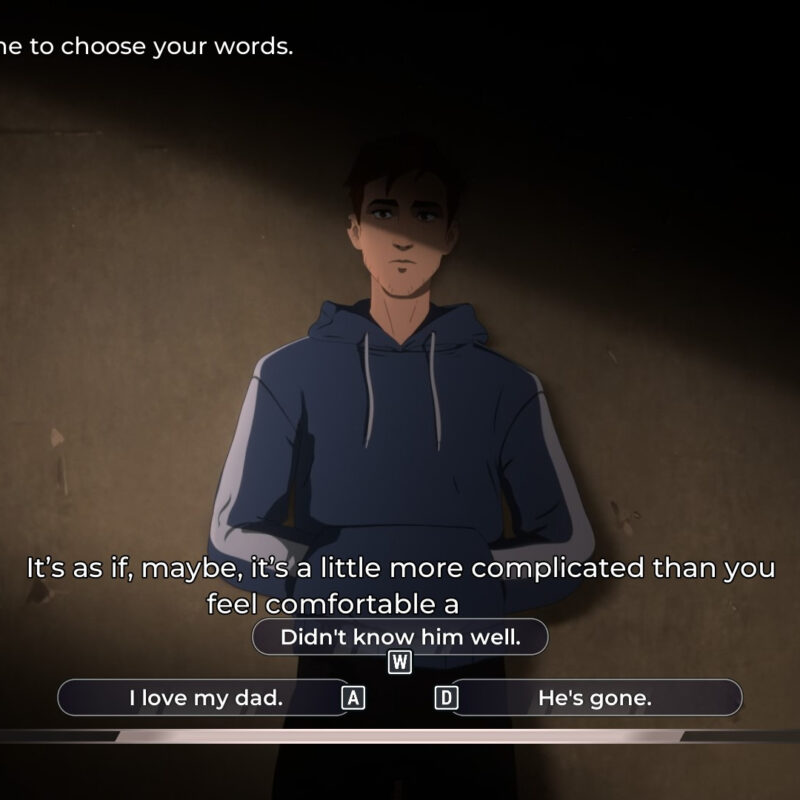Pick the "He's gone." dialogue option

[x=595, y=698]
